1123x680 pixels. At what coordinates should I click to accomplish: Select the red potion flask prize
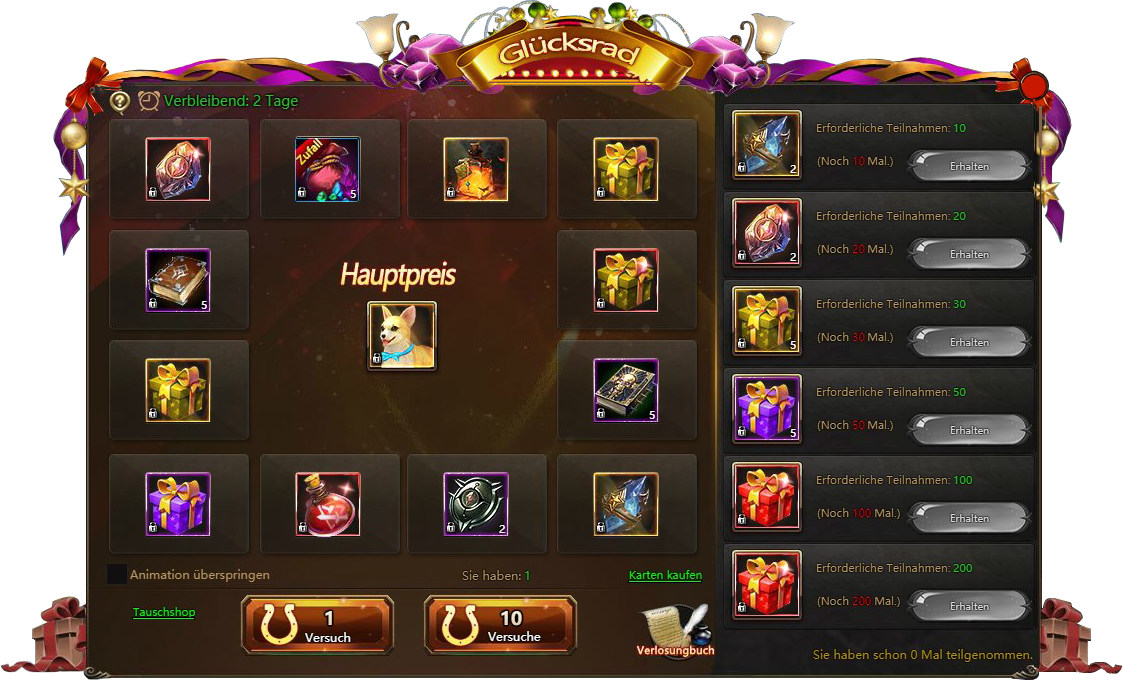tap(327, 504)
